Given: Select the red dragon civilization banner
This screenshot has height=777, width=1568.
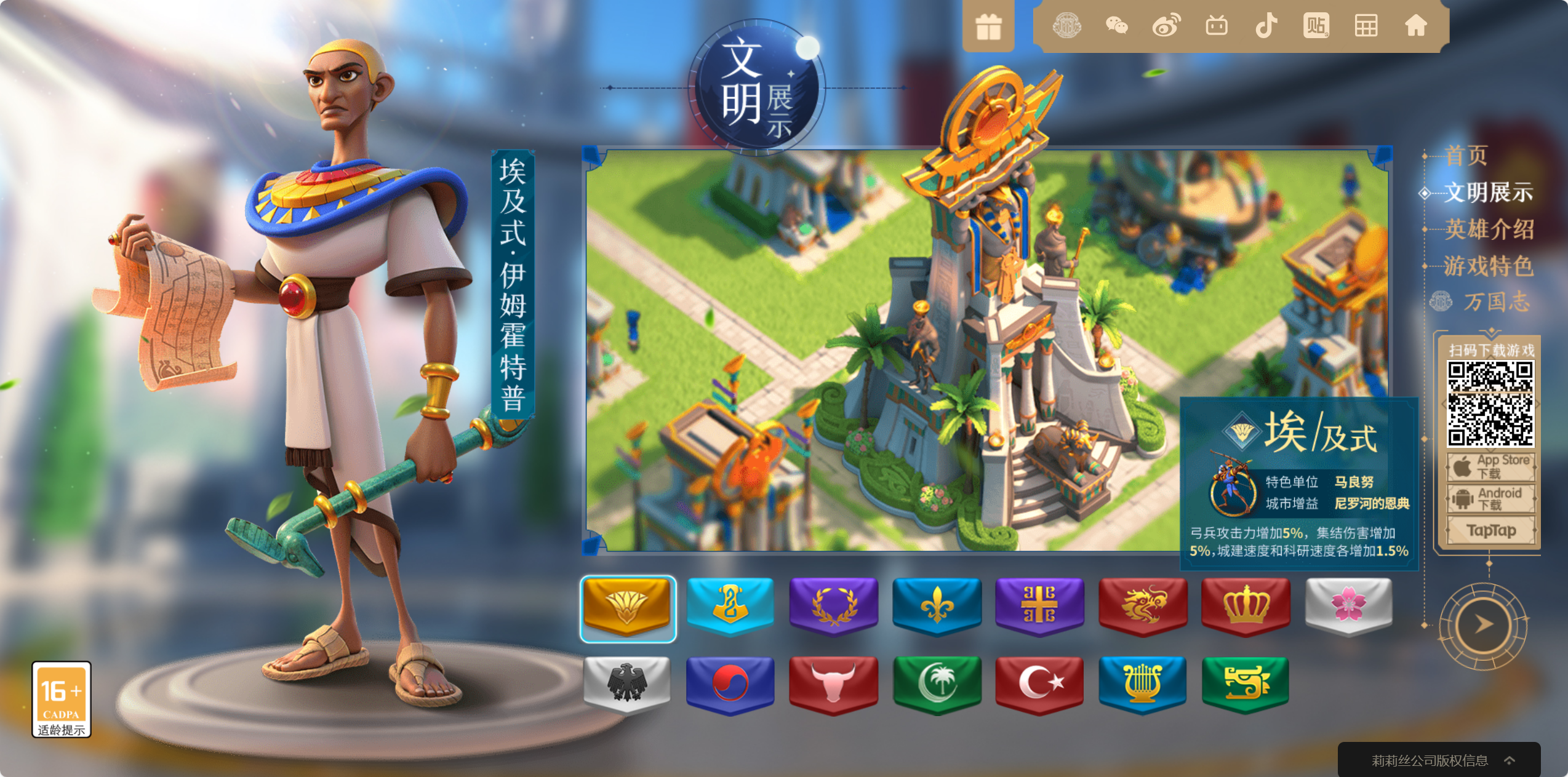Looking at the screenshot, I should [1143, 605].
